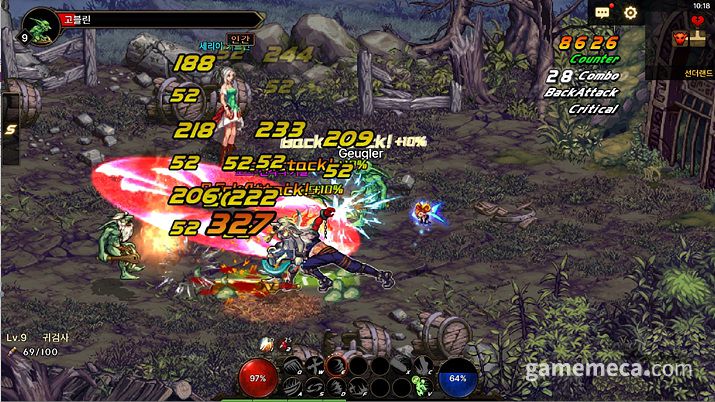Activate the blade skill on X
This screenshot has width=715, height=402.
(x=400, y=366)
